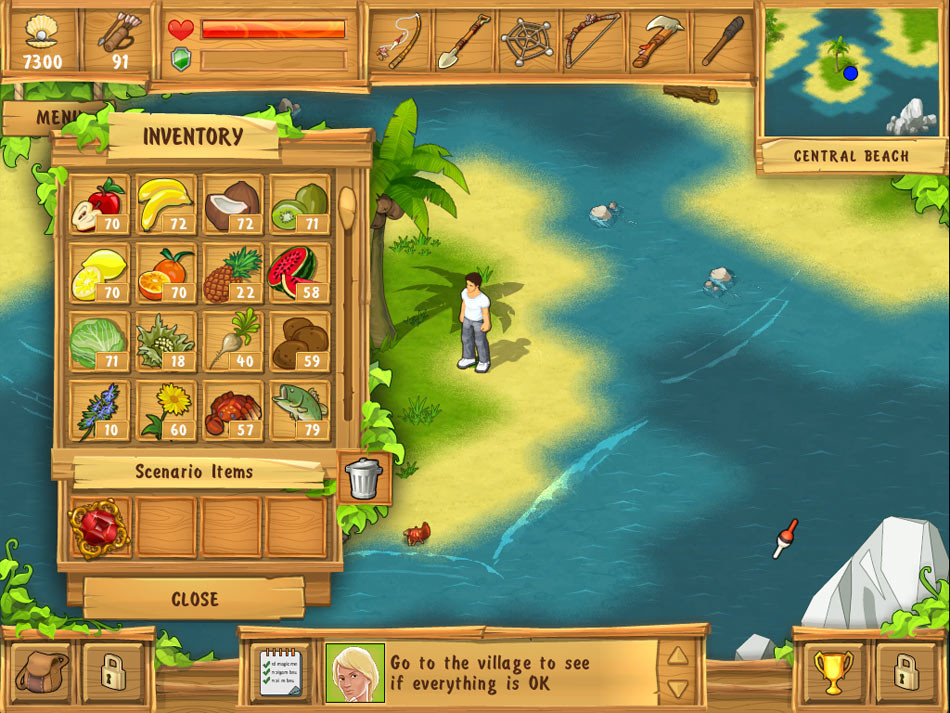Select the axe tool
This screenshot has width=950, height=713.
pyautogui.click(x=656, y=41)
